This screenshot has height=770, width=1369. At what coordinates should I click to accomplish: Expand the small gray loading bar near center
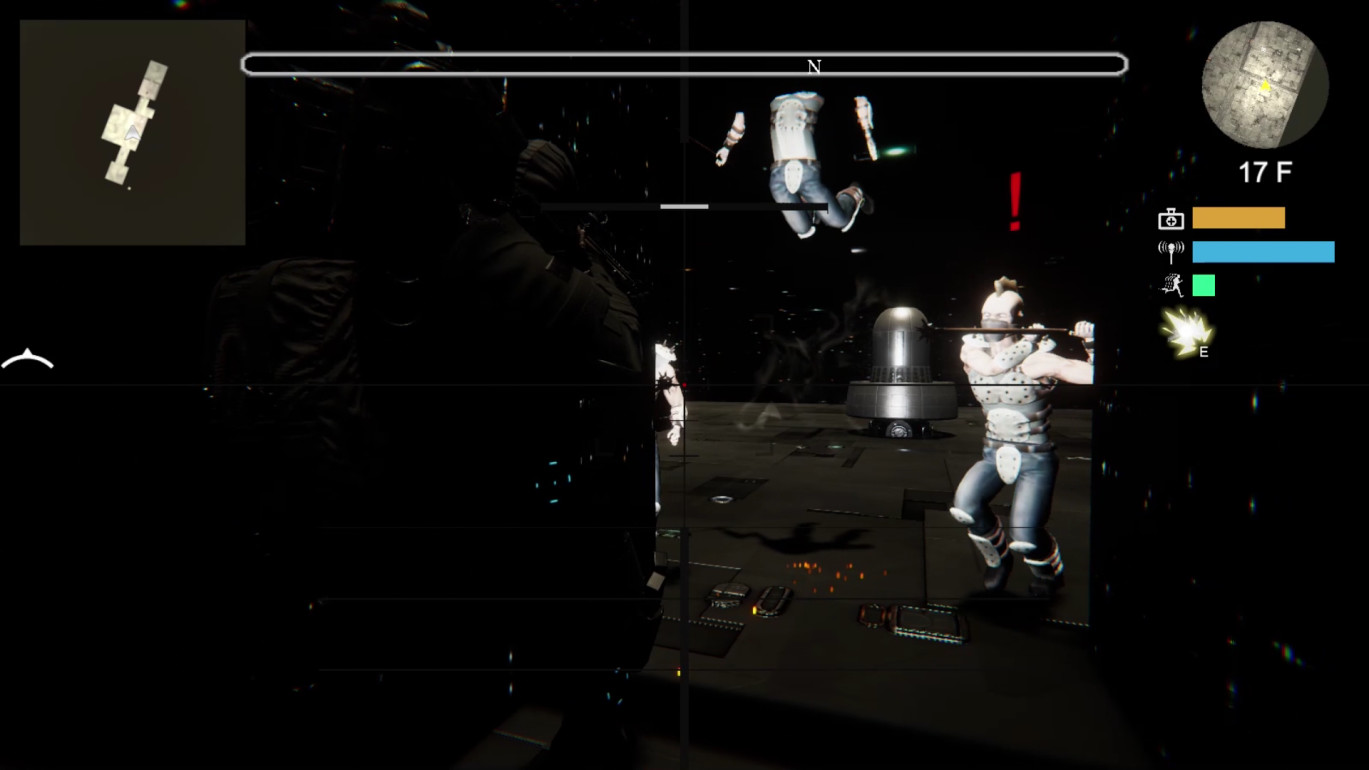[x=683, y=206]
